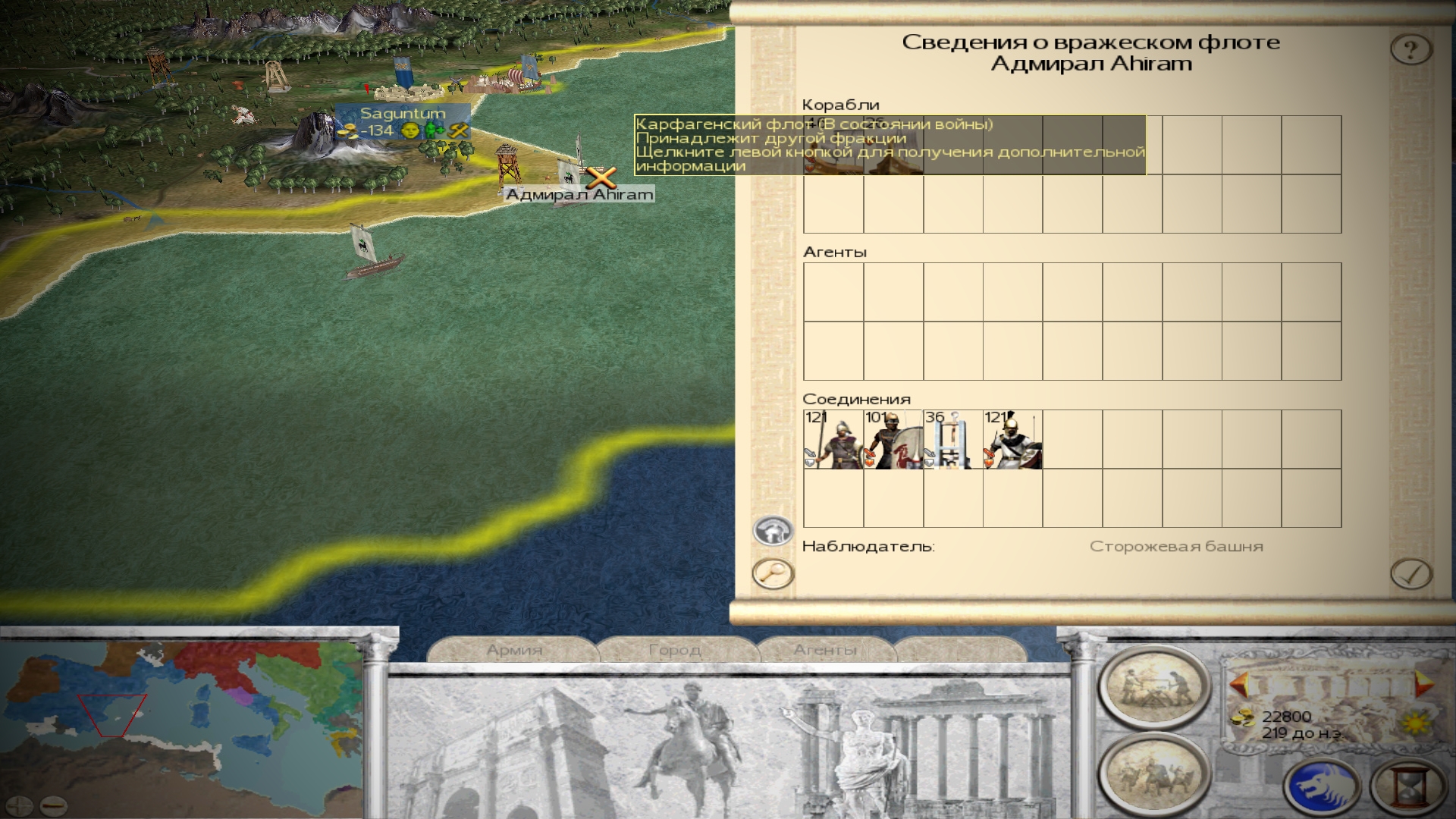This screenshot has height=819, width=1456.
Task: Click the right orange arrow above treasury
Action: click(1421, 684)
